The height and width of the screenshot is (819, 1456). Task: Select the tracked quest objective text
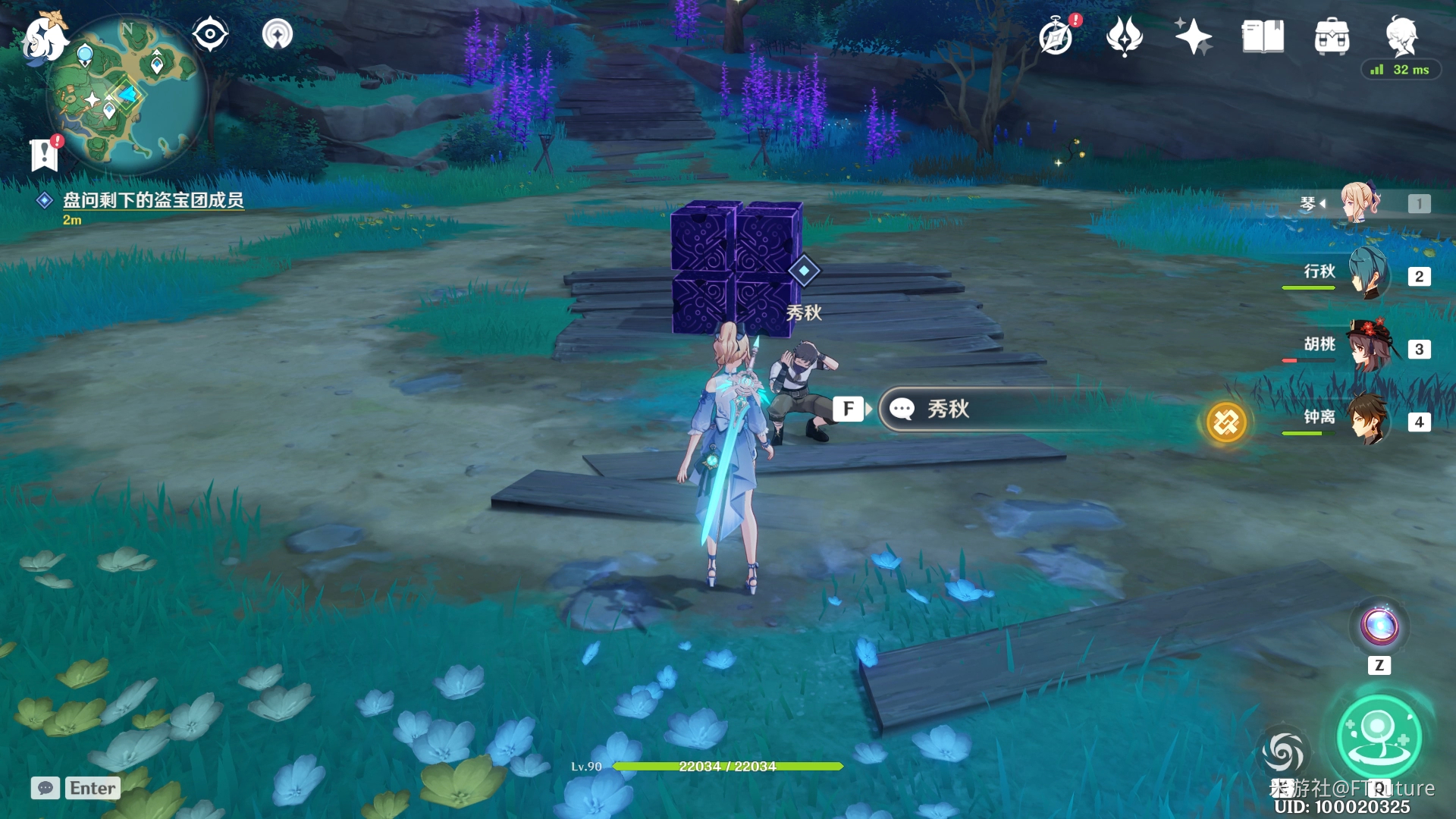click(x=152, y=200)
